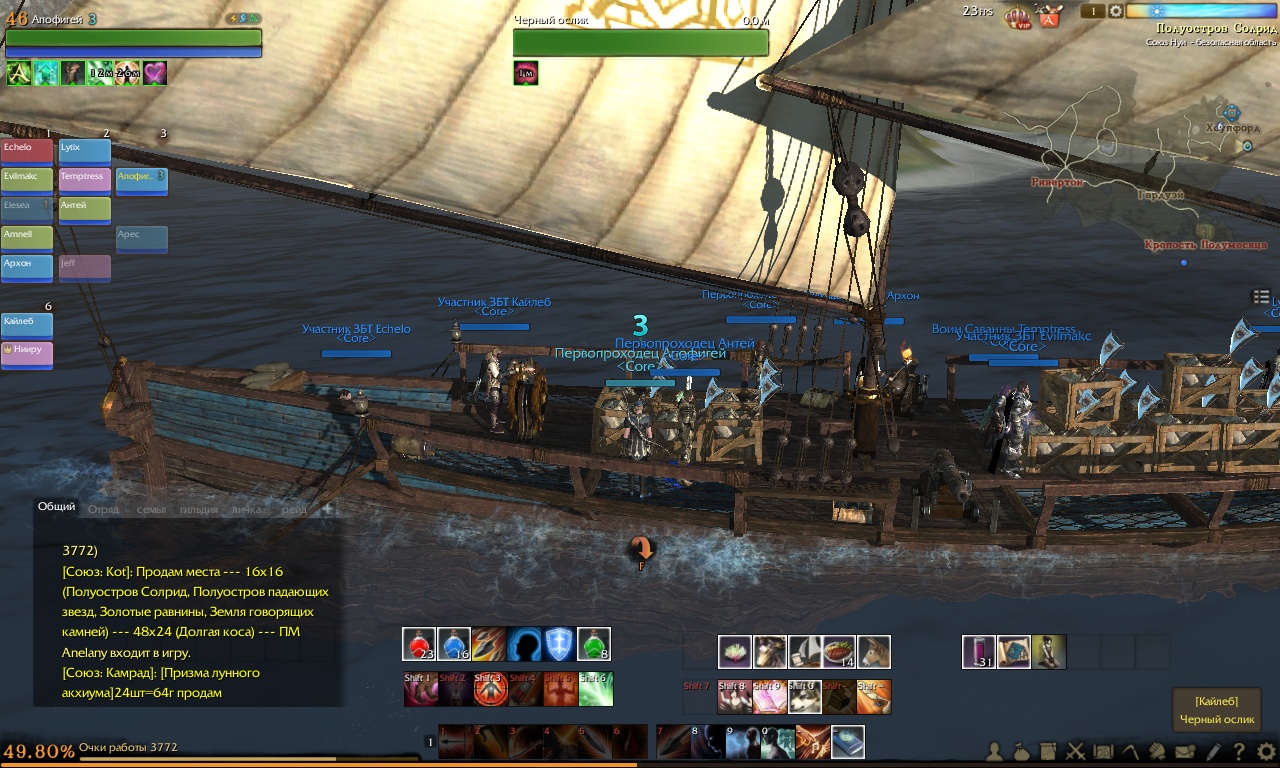Select raid member Echelo's frame
The width and height of the screenshot is (1280, 768).
click(27, 151)
